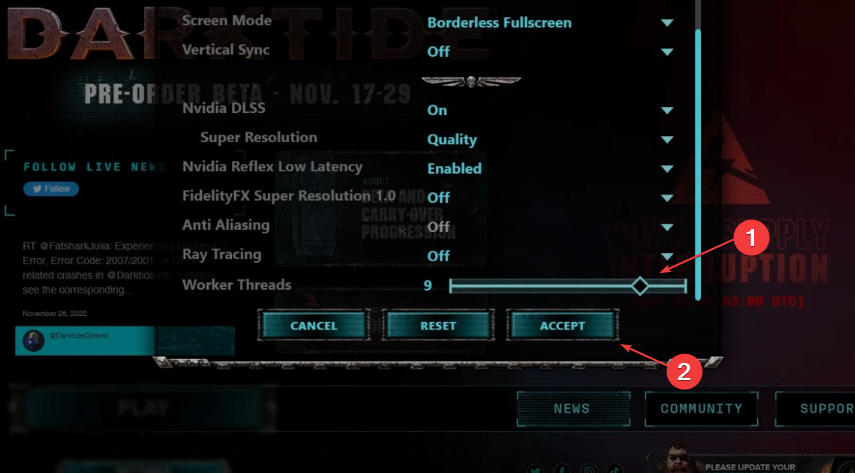The width and height of the screenshot is (855, 473).
Task: Click the settings panel scrollbar
Action: pos(698,150)
